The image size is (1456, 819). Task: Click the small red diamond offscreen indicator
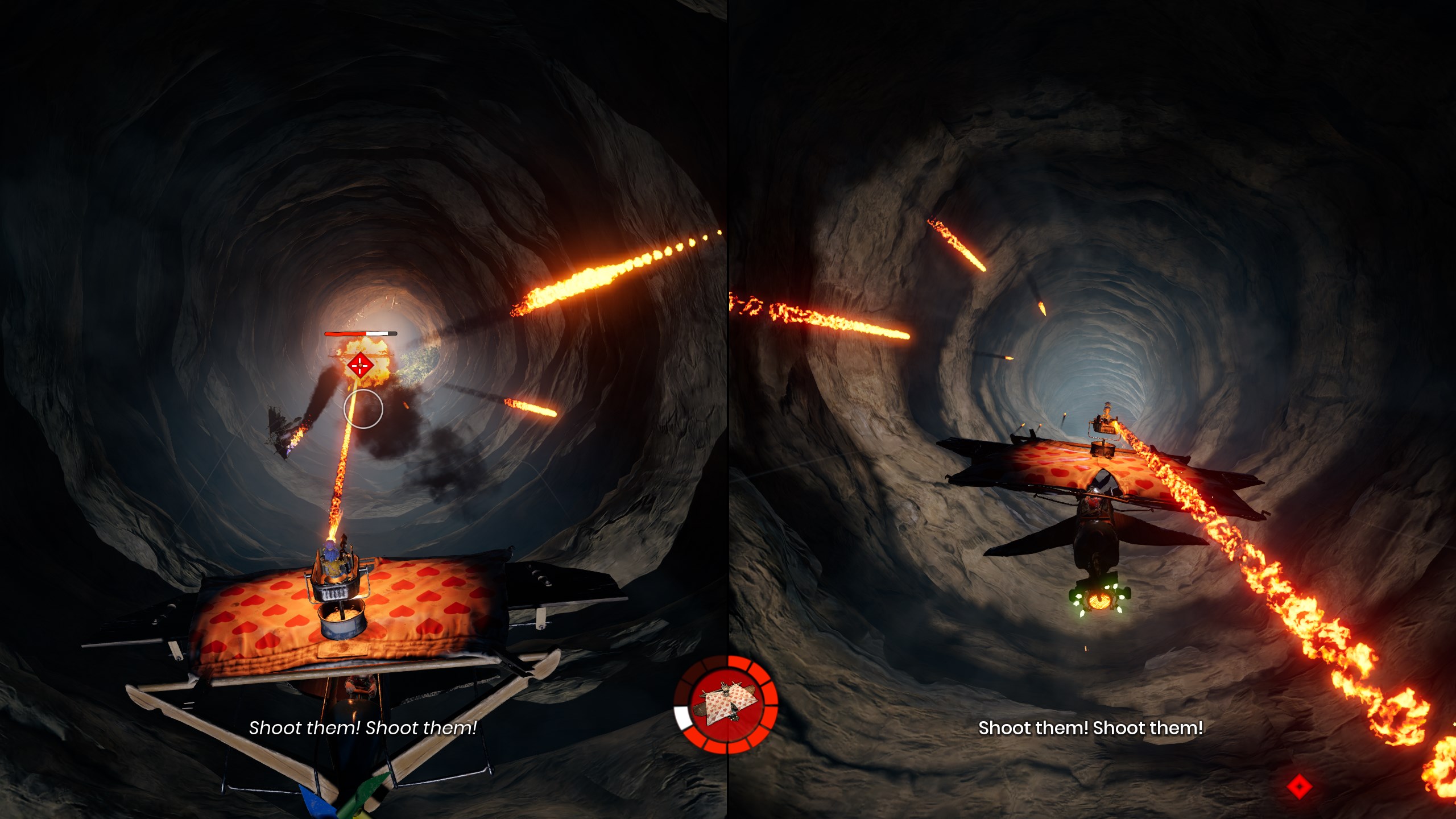coord(1299,787)
